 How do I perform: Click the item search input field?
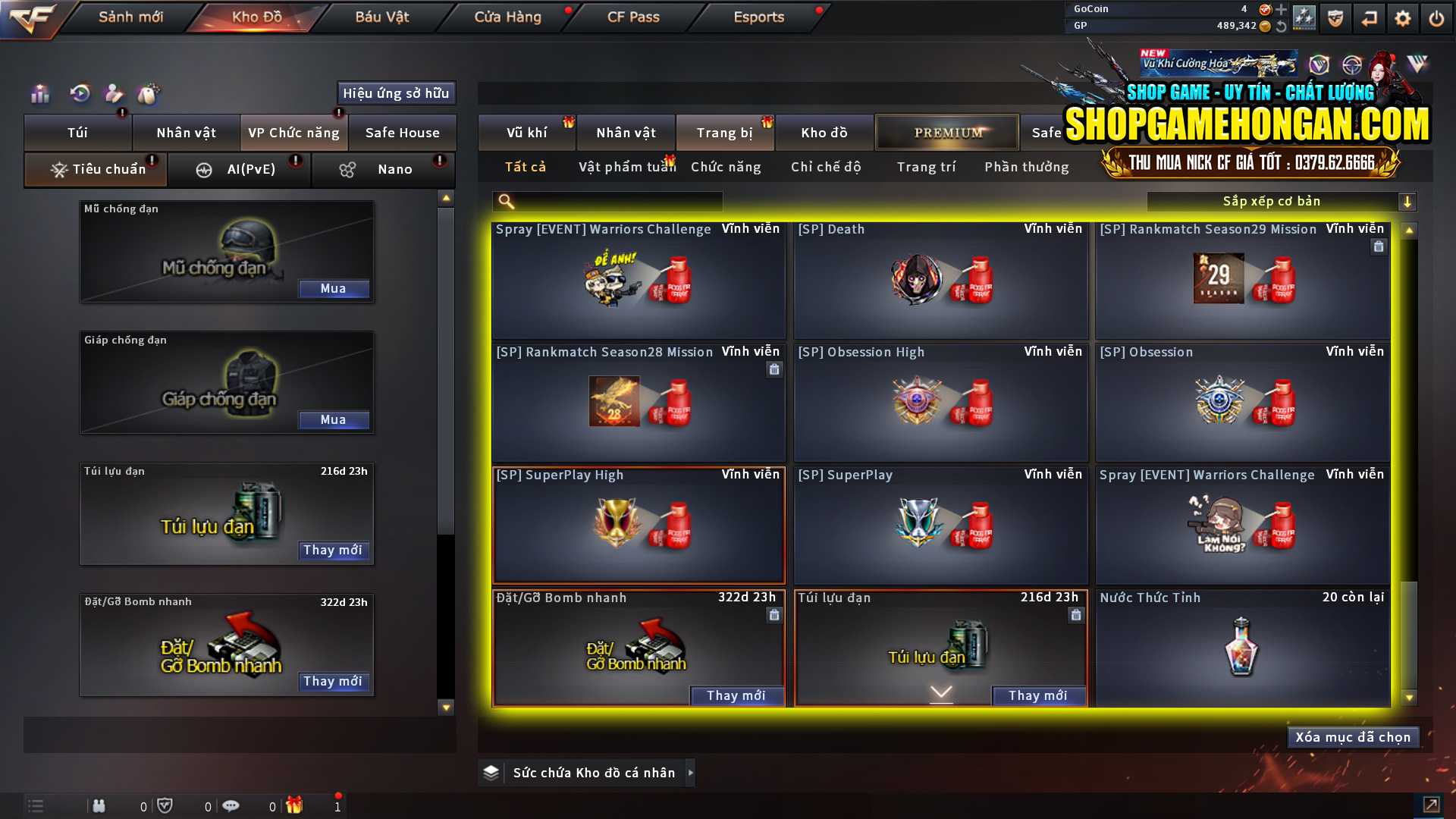tap(607, 201)
